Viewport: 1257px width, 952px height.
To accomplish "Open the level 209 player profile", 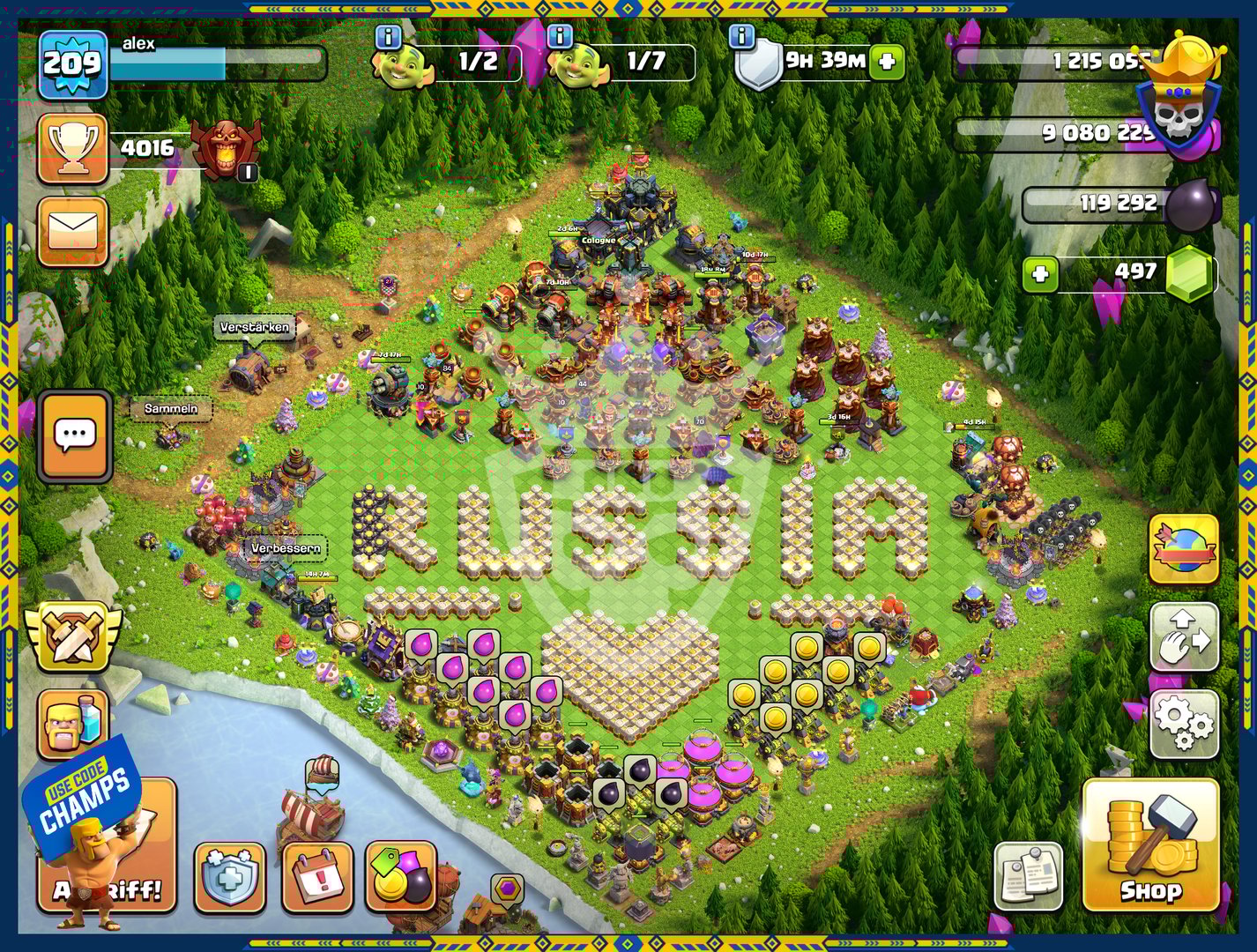I will pyautogui.click(x=73, y=64).
